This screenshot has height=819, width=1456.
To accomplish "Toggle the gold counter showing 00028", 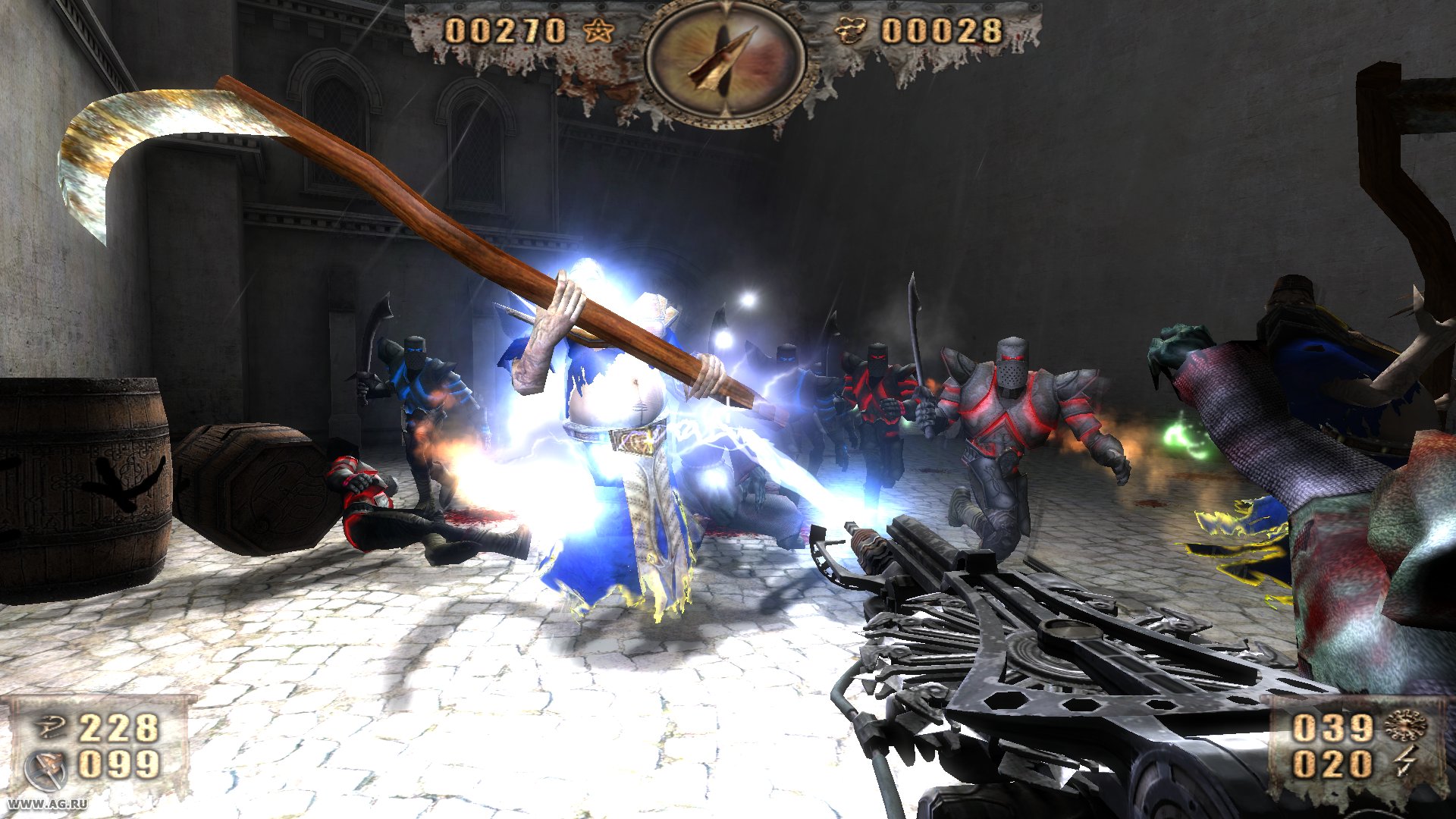I will click(944, 32).
